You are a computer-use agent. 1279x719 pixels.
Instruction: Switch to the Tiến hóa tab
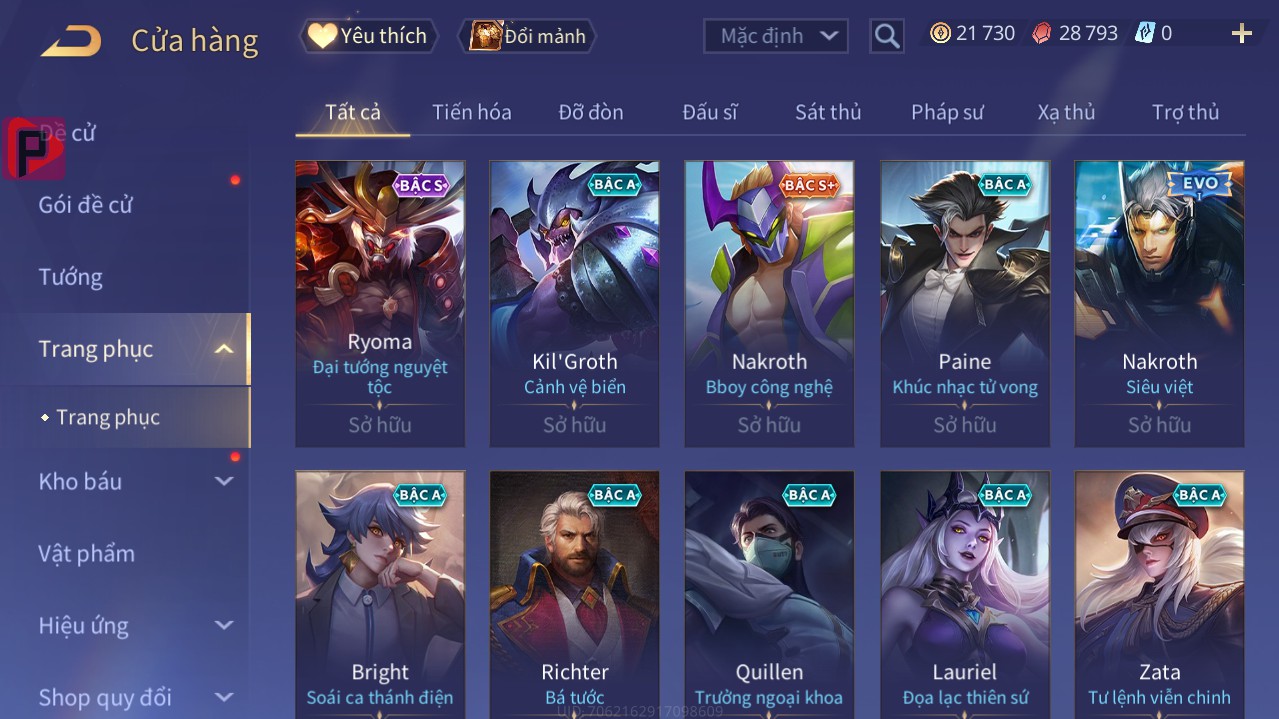[471, 112]
